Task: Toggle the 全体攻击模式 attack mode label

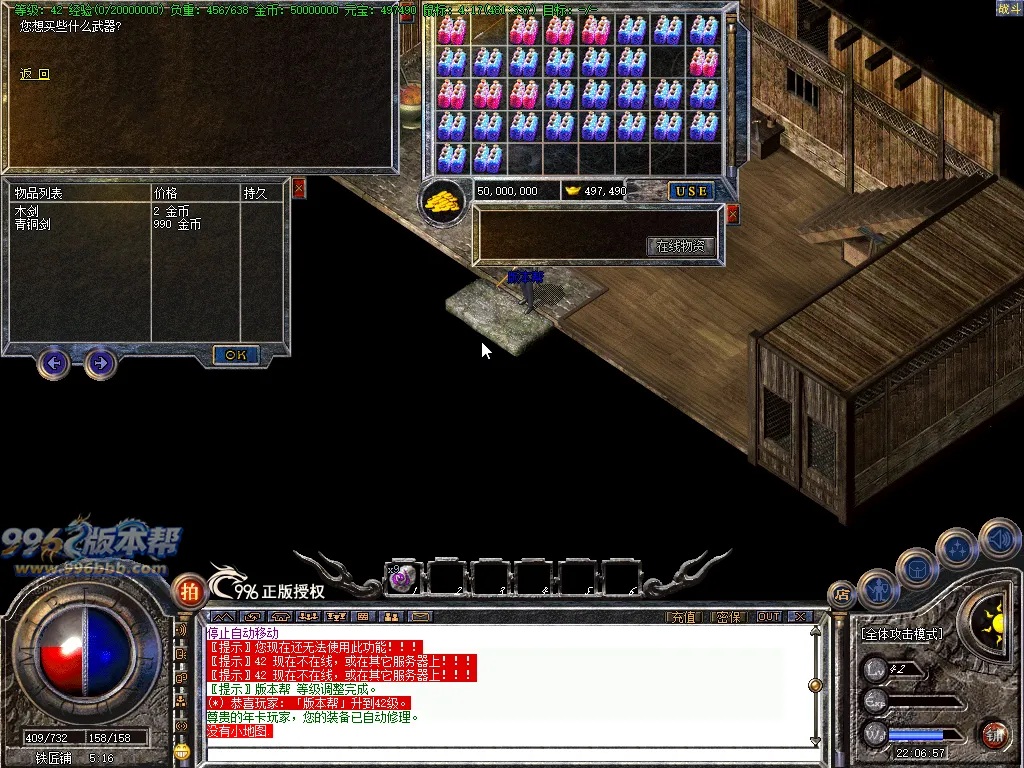Action: [901, 634]
